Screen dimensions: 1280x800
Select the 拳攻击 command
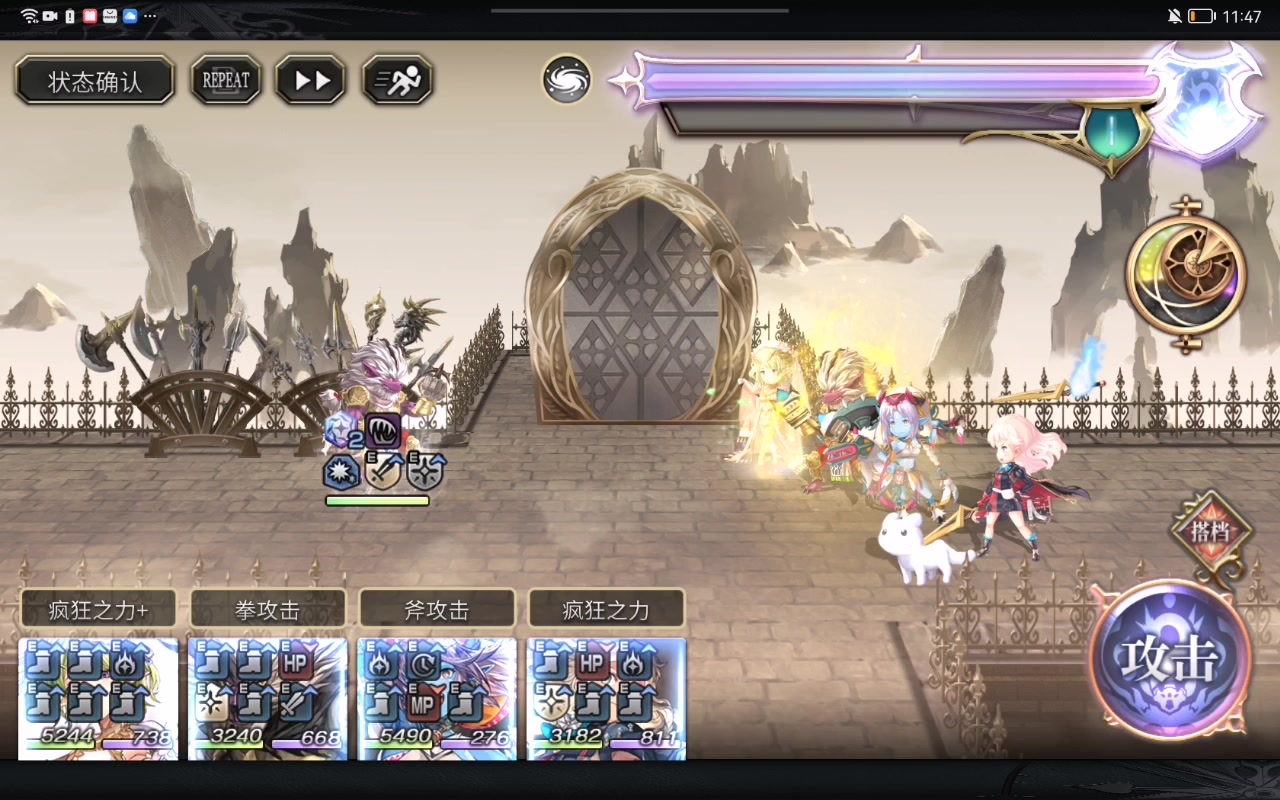click(x=266, y=608)
